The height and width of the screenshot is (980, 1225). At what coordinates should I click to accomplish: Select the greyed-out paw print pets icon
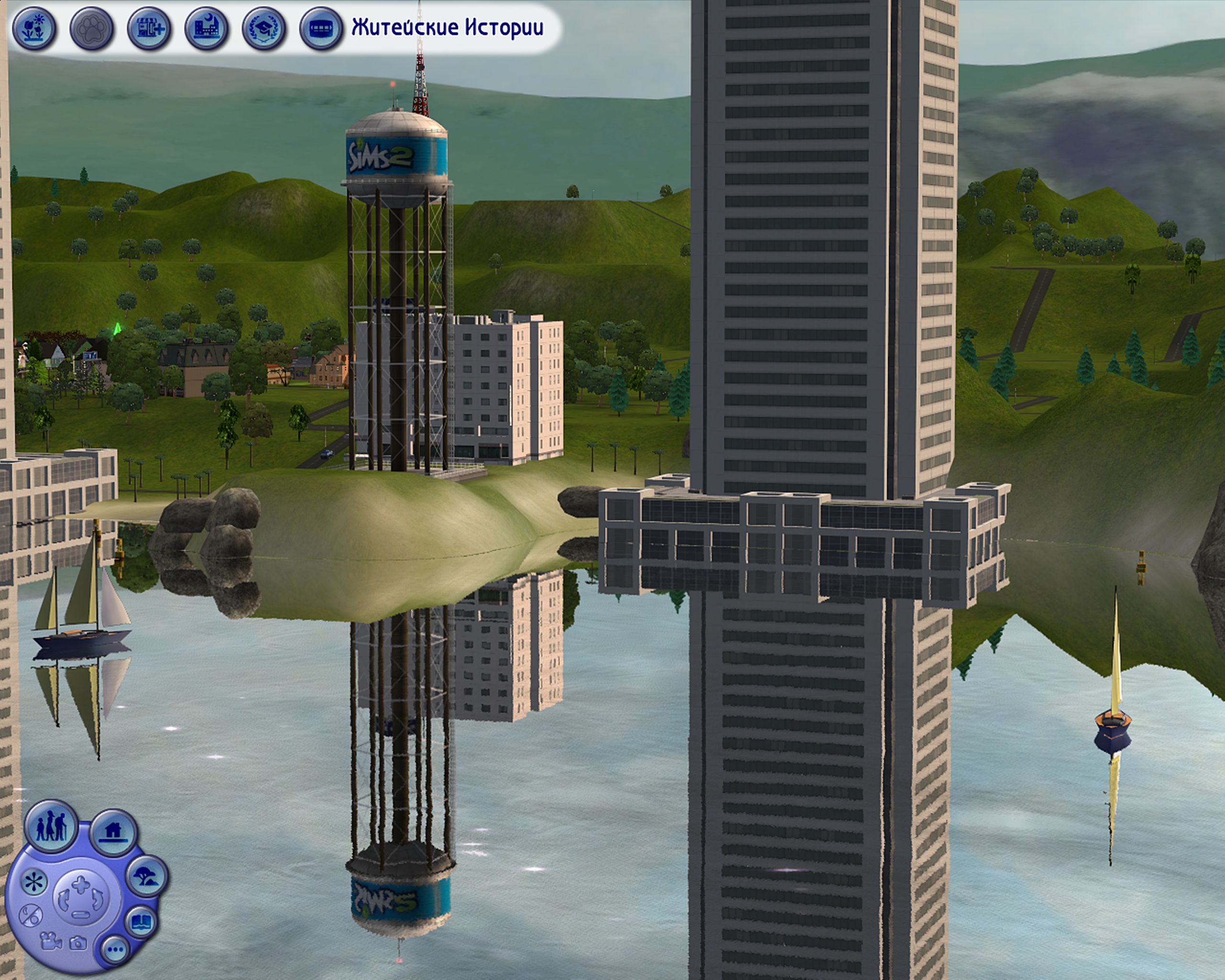91,28
